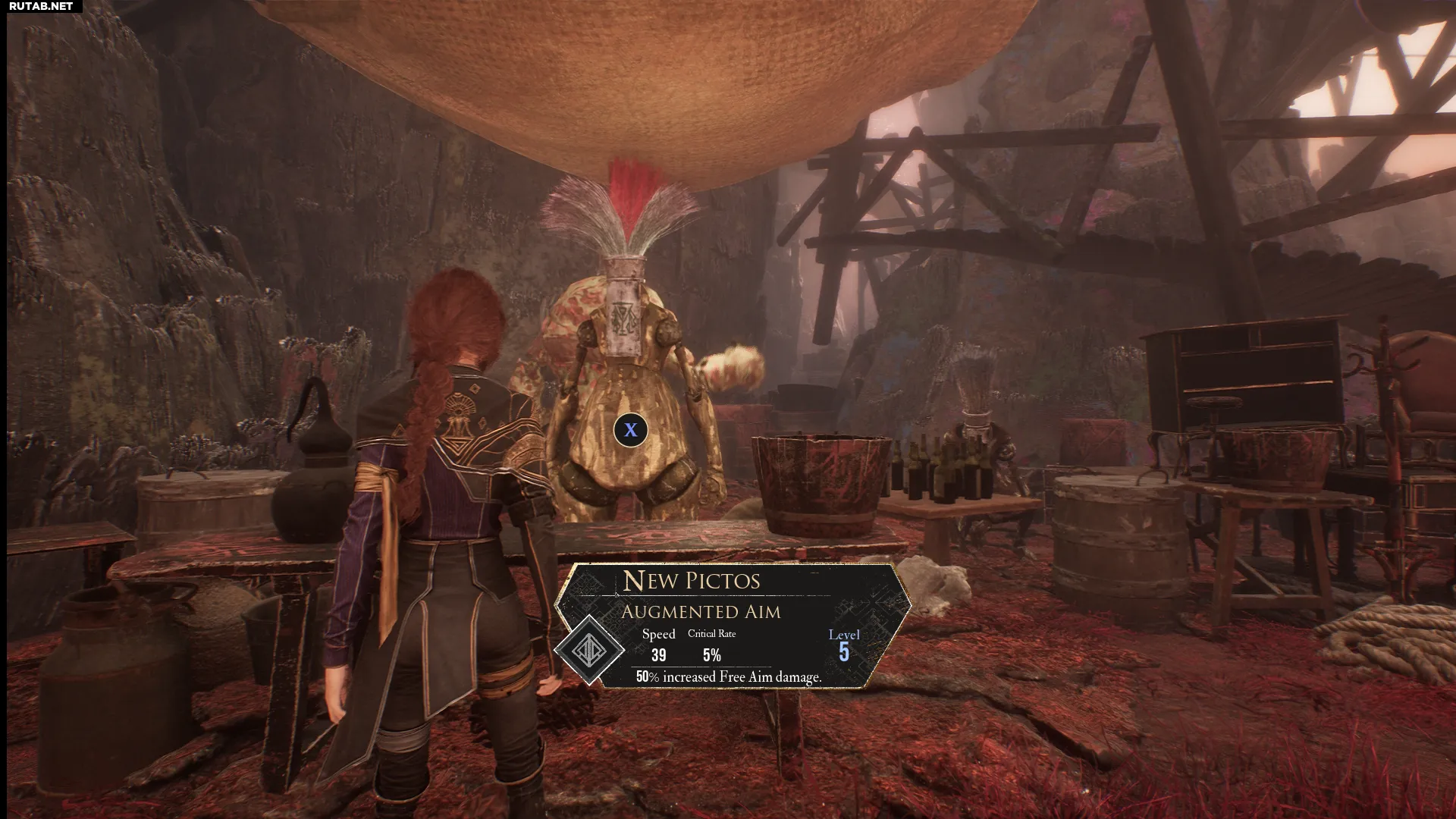This screenshot has height=819, width=1456.
Task: Click the Augmented Aim pictos diamond icon
Action: click(x=589, y=650)
